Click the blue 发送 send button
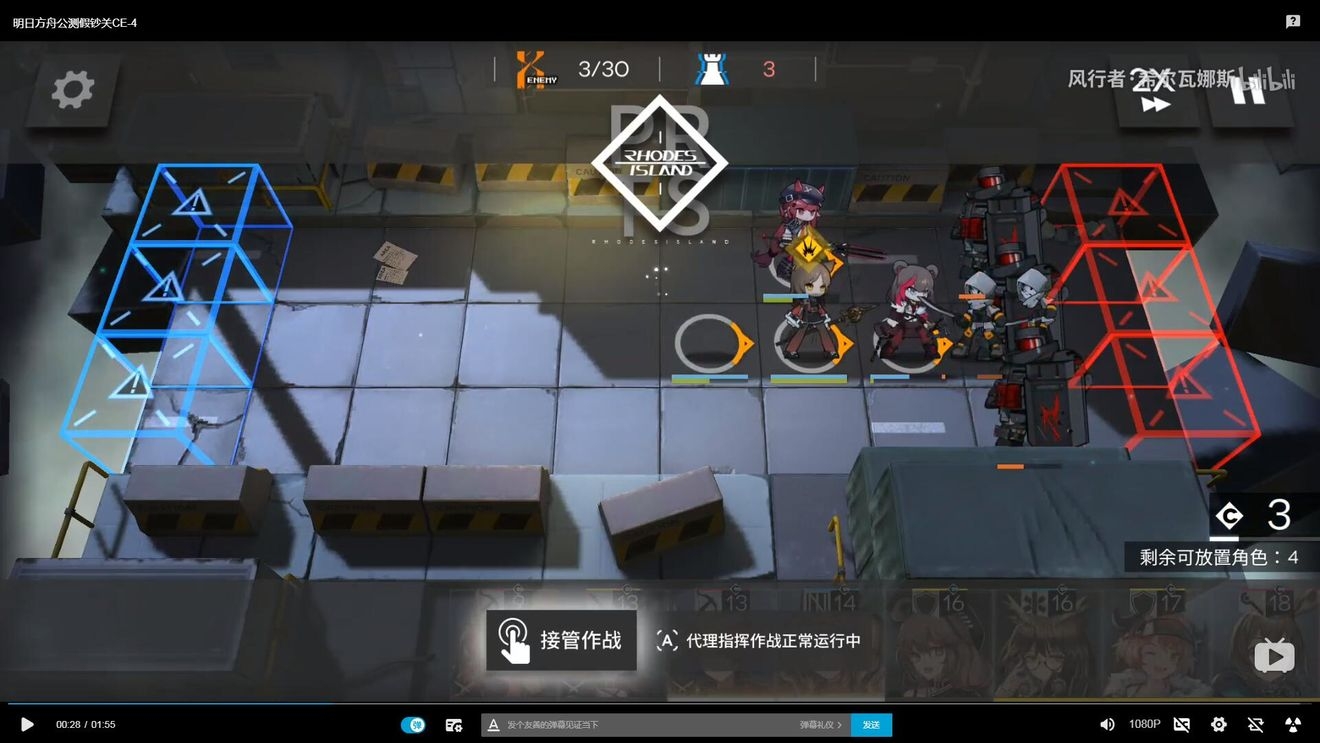 click(x=871, y=724)
